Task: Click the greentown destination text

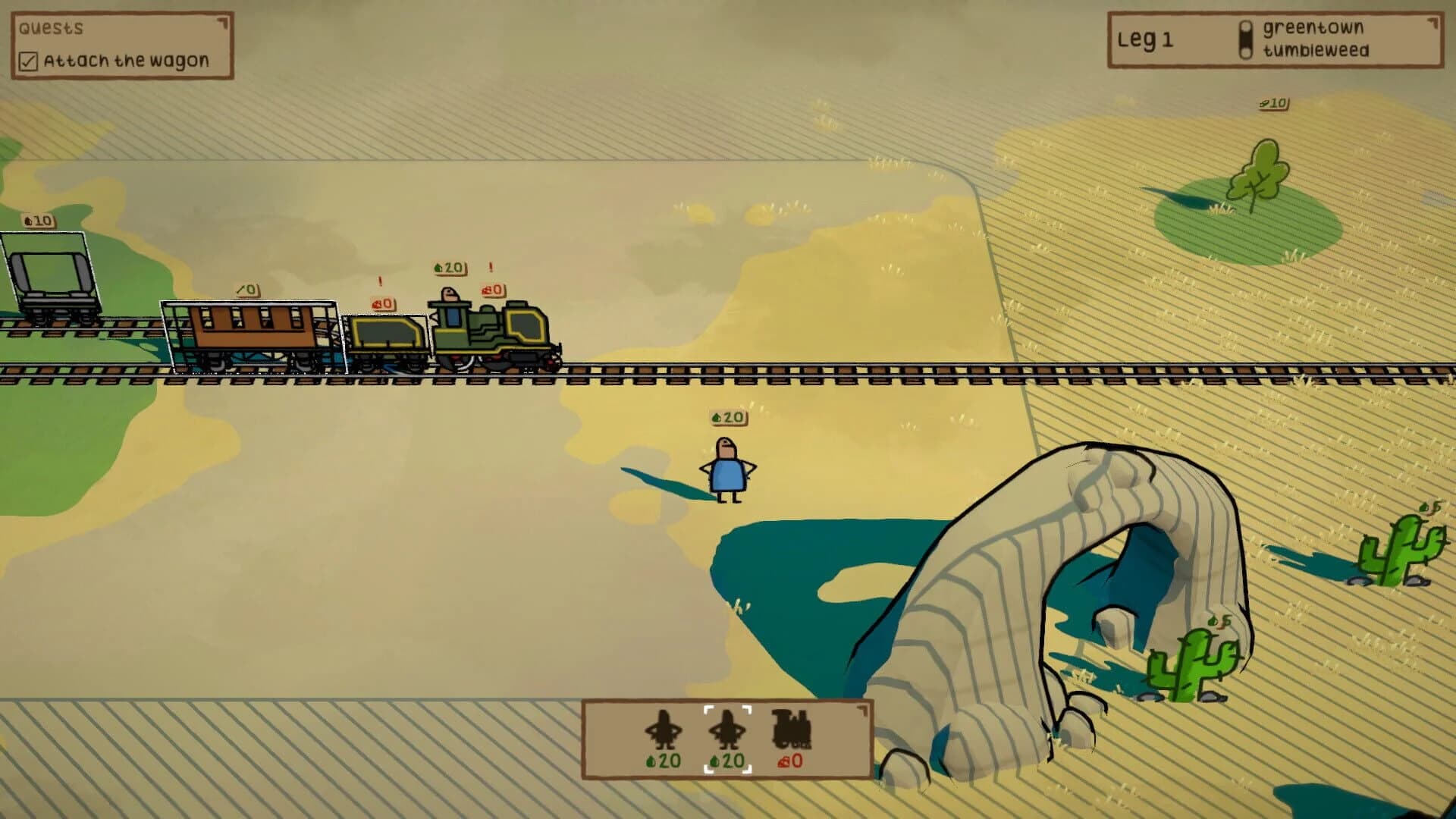Action: [1315, 30]
